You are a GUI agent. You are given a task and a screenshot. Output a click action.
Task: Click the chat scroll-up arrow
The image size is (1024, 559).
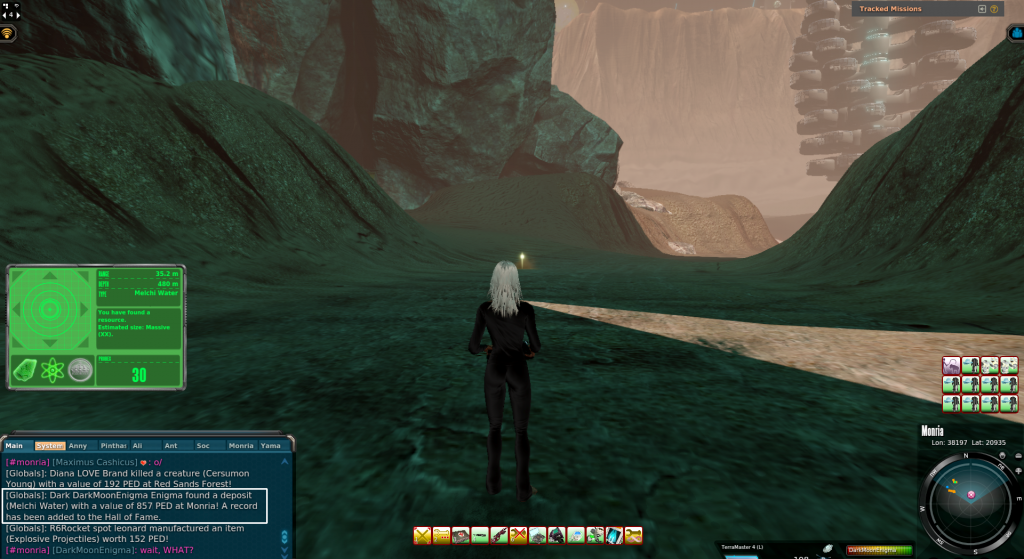tap(285, 463)
